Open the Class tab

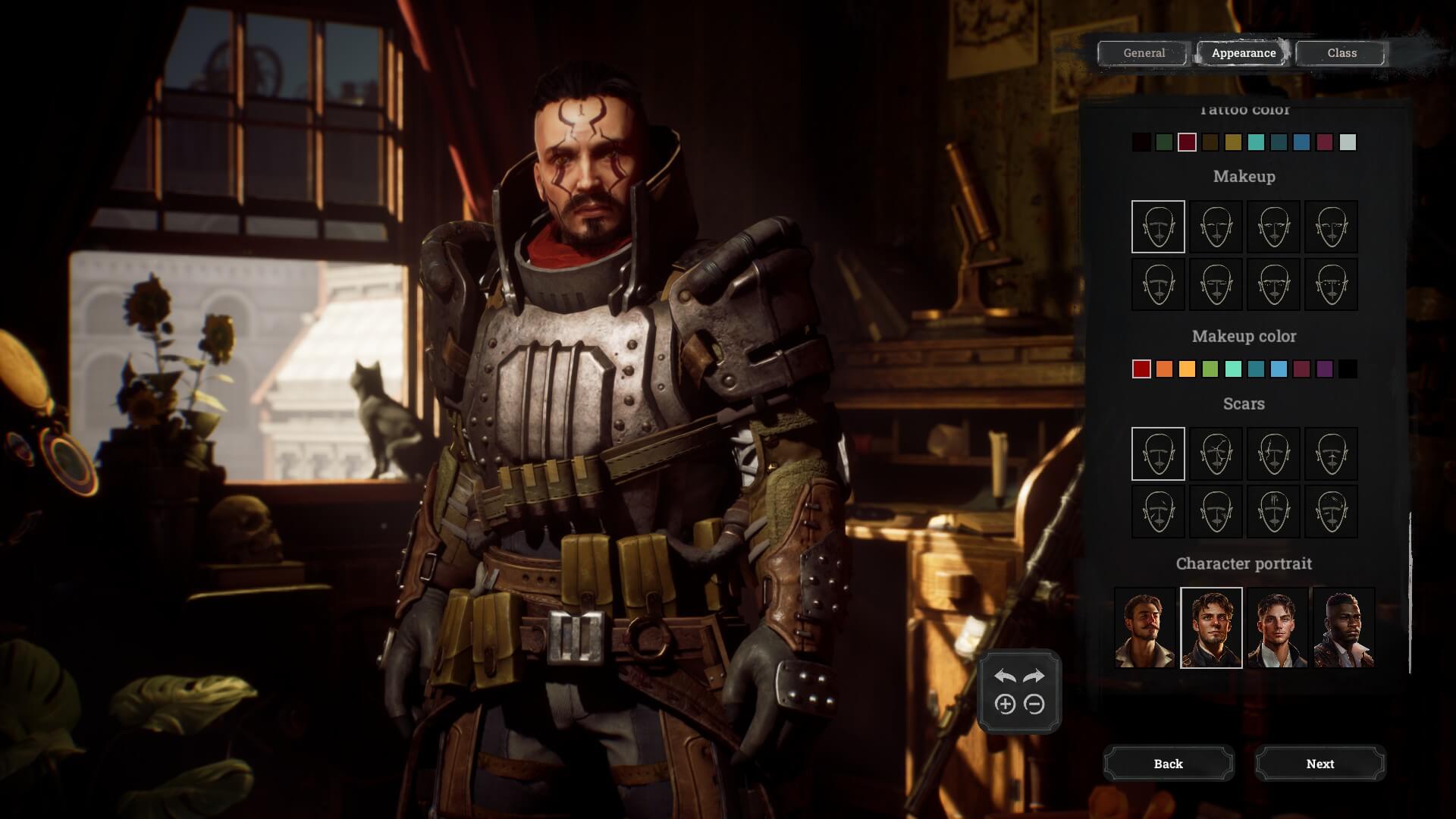point(1341,53)
